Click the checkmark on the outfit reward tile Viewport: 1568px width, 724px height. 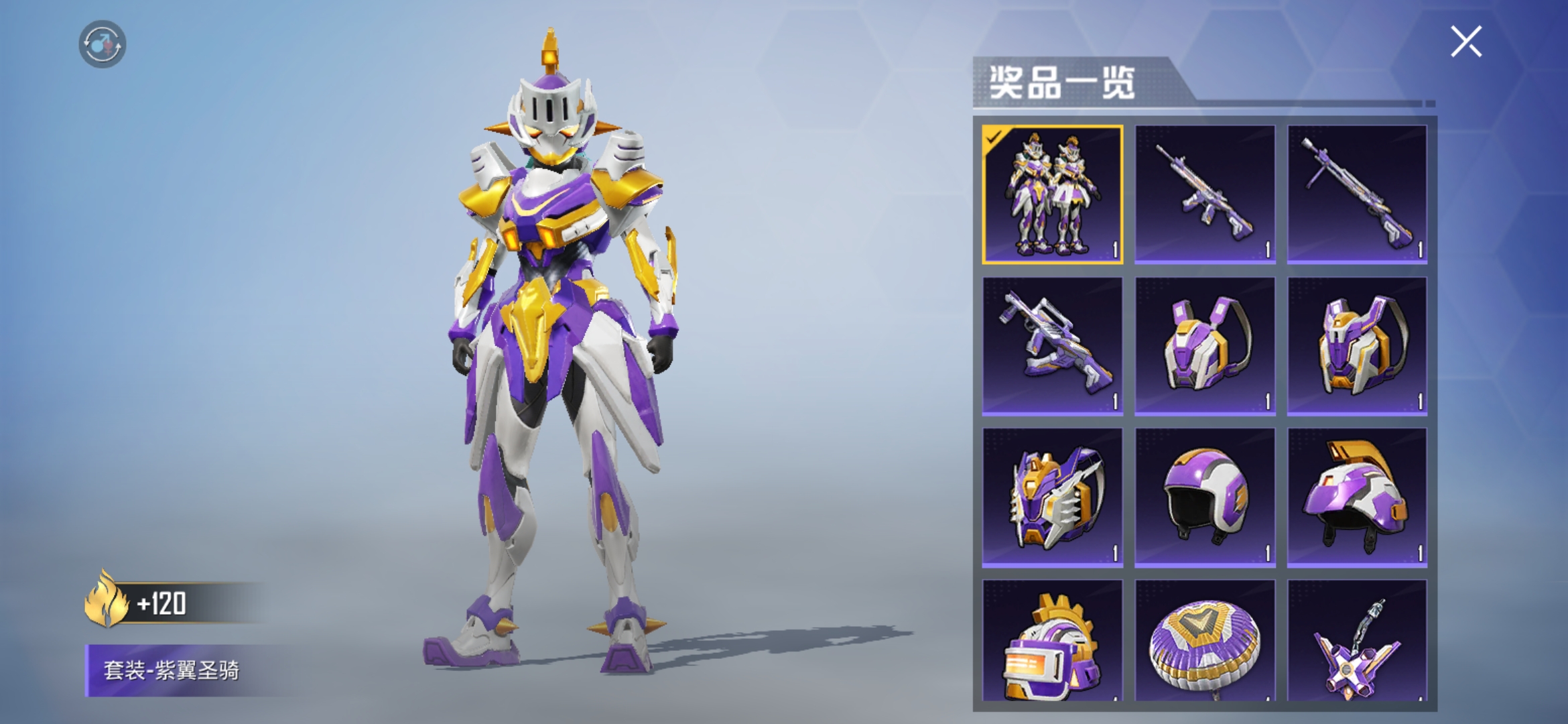click(992, 134)
